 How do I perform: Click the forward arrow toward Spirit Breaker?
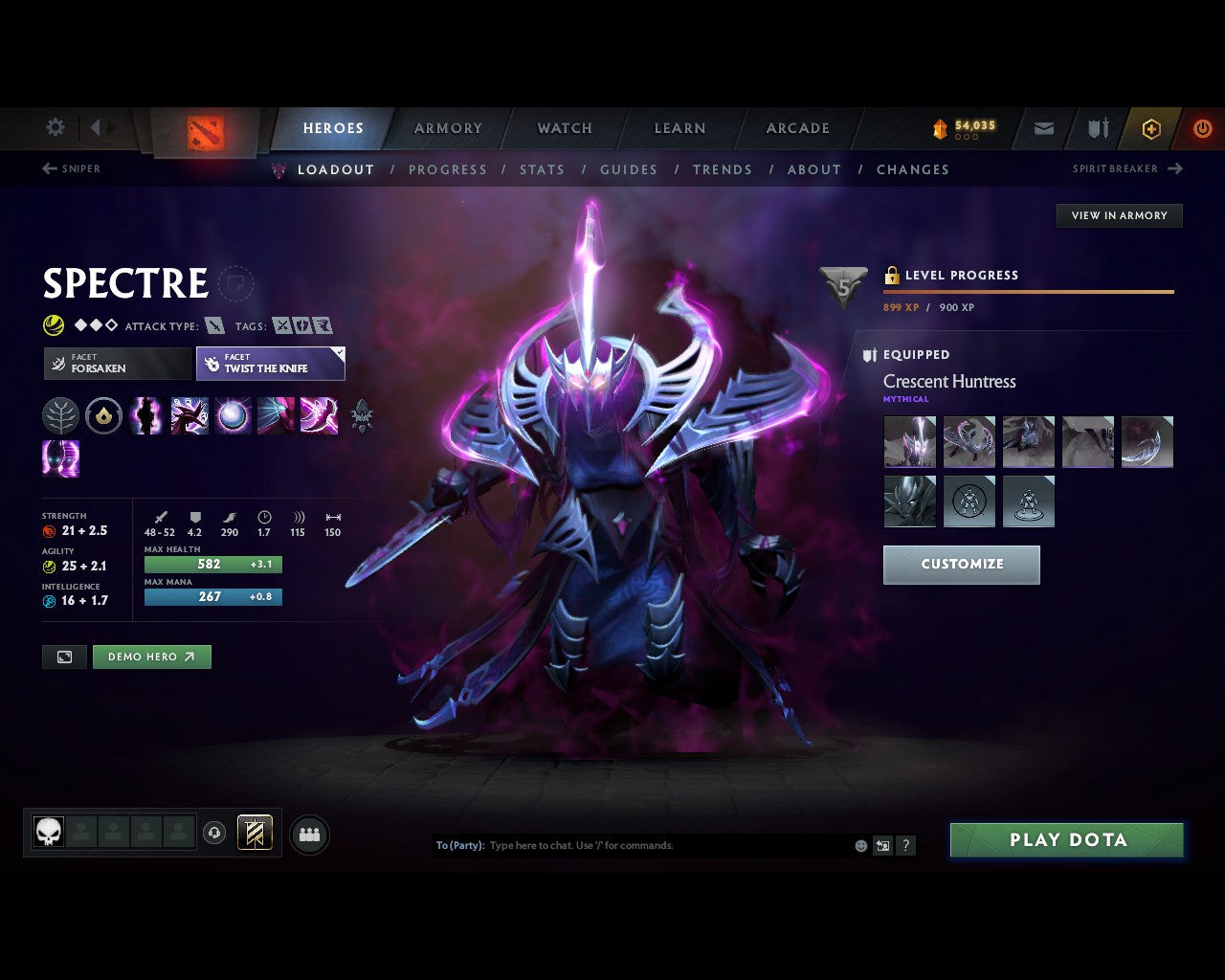coord(1176,168)
